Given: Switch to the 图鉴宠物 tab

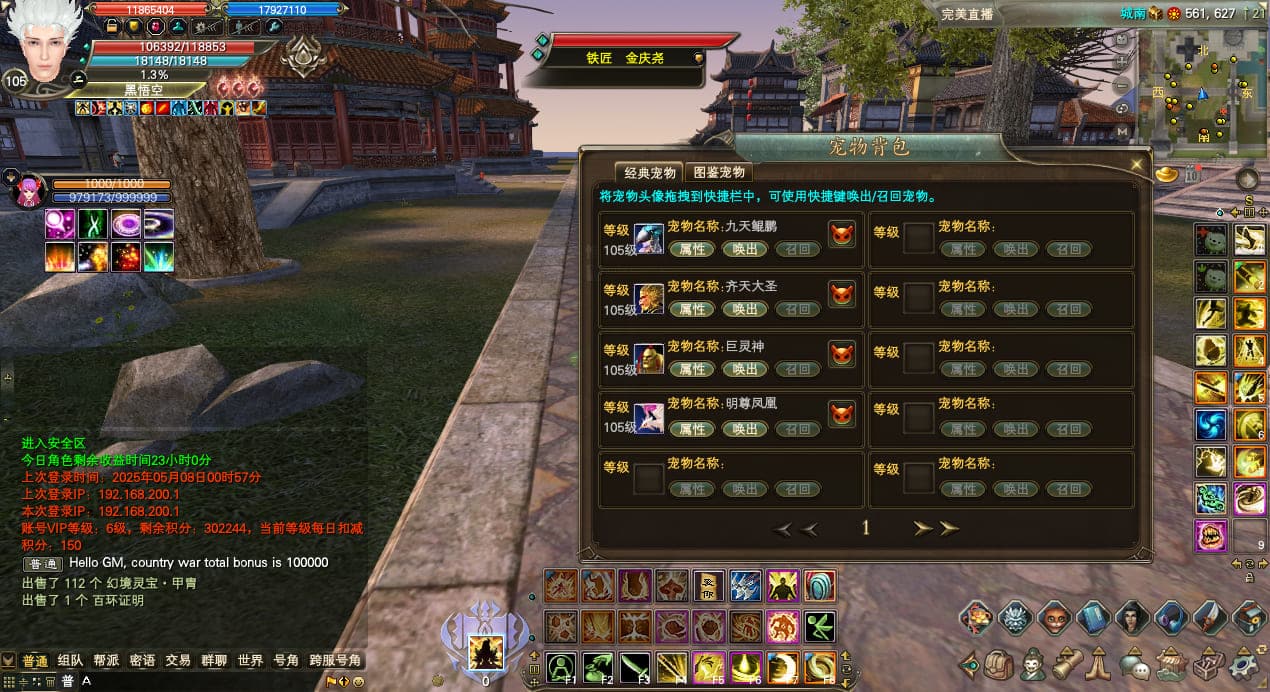Looking at the screenshot, I should pos(719,172).
